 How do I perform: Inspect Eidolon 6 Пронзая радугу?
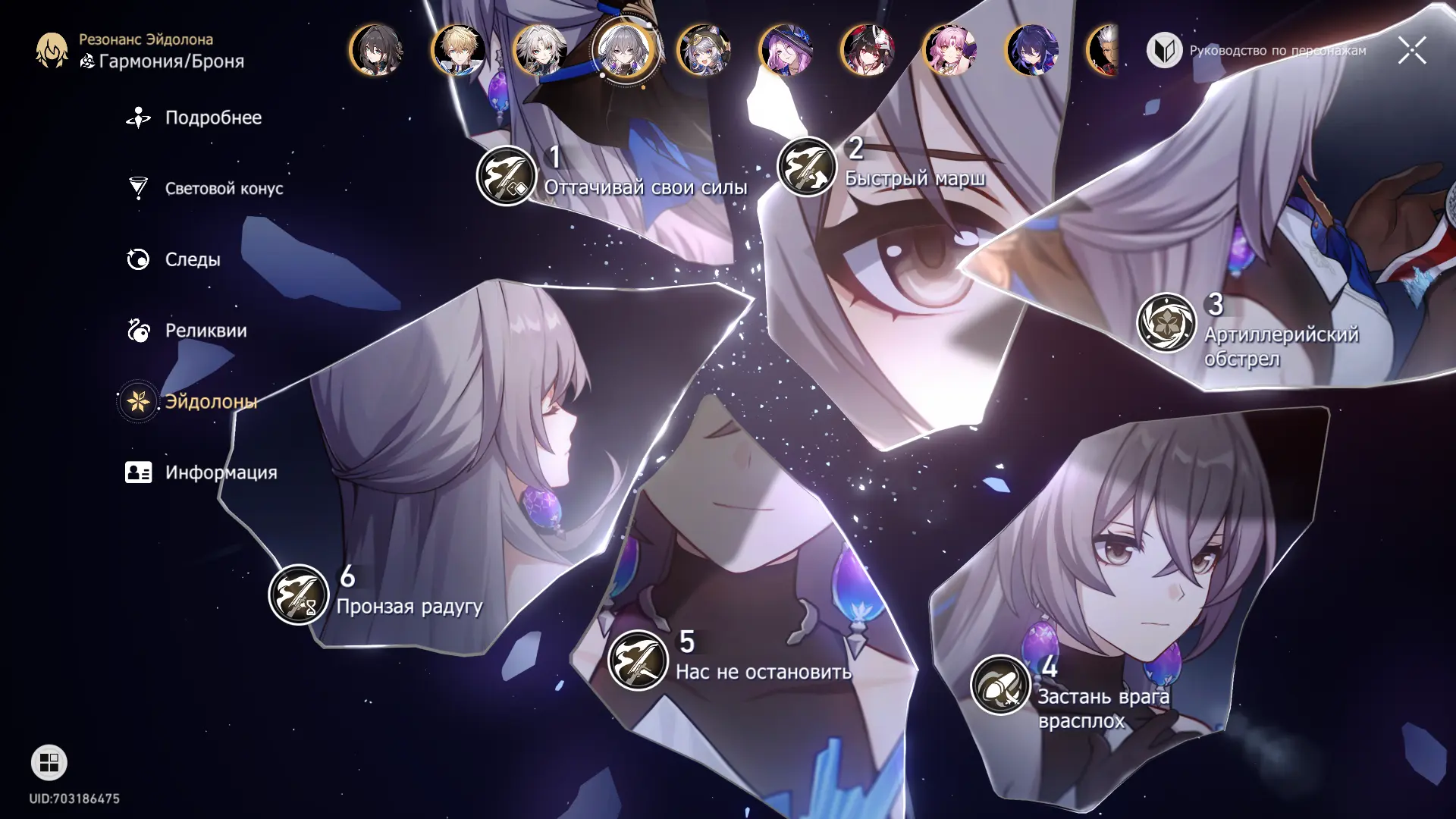pos(299,595)
